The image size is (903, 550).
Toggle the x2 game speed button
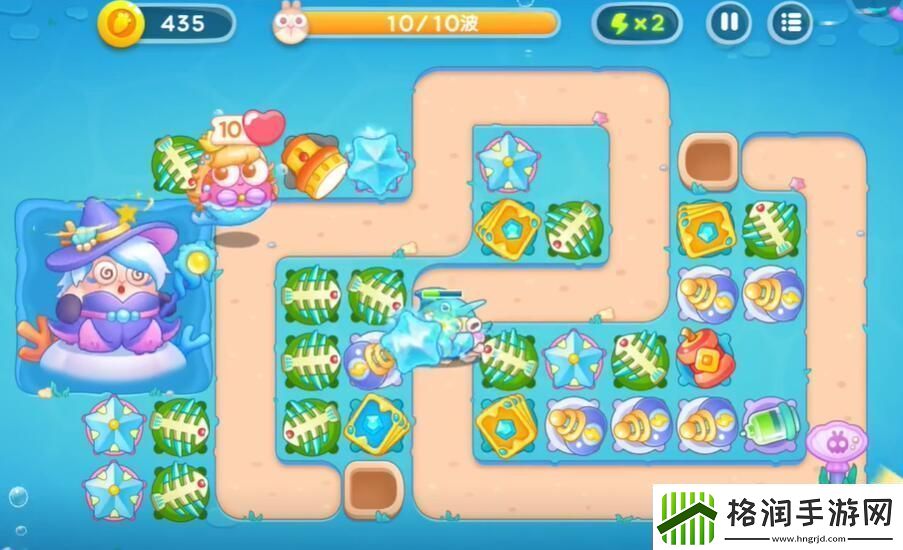click(637, 23)
